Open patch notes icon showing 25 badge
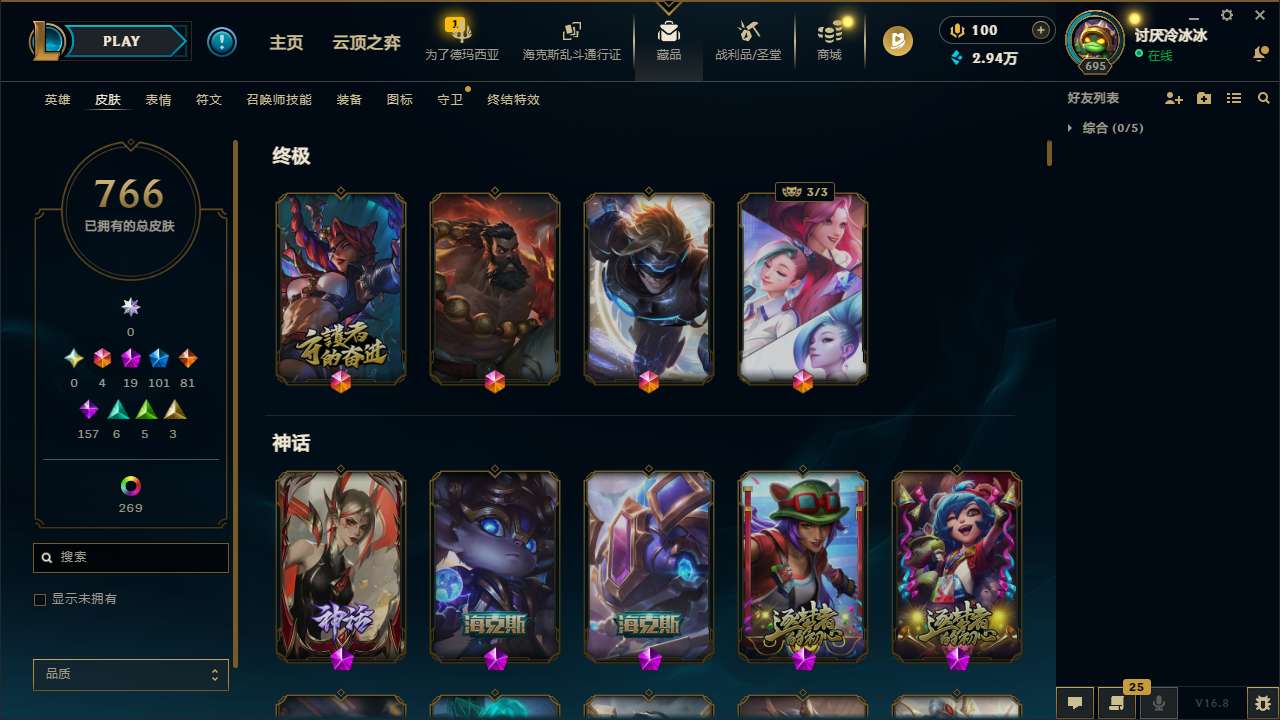The height and width of the screenshot is (720, 1280). 1117,703
